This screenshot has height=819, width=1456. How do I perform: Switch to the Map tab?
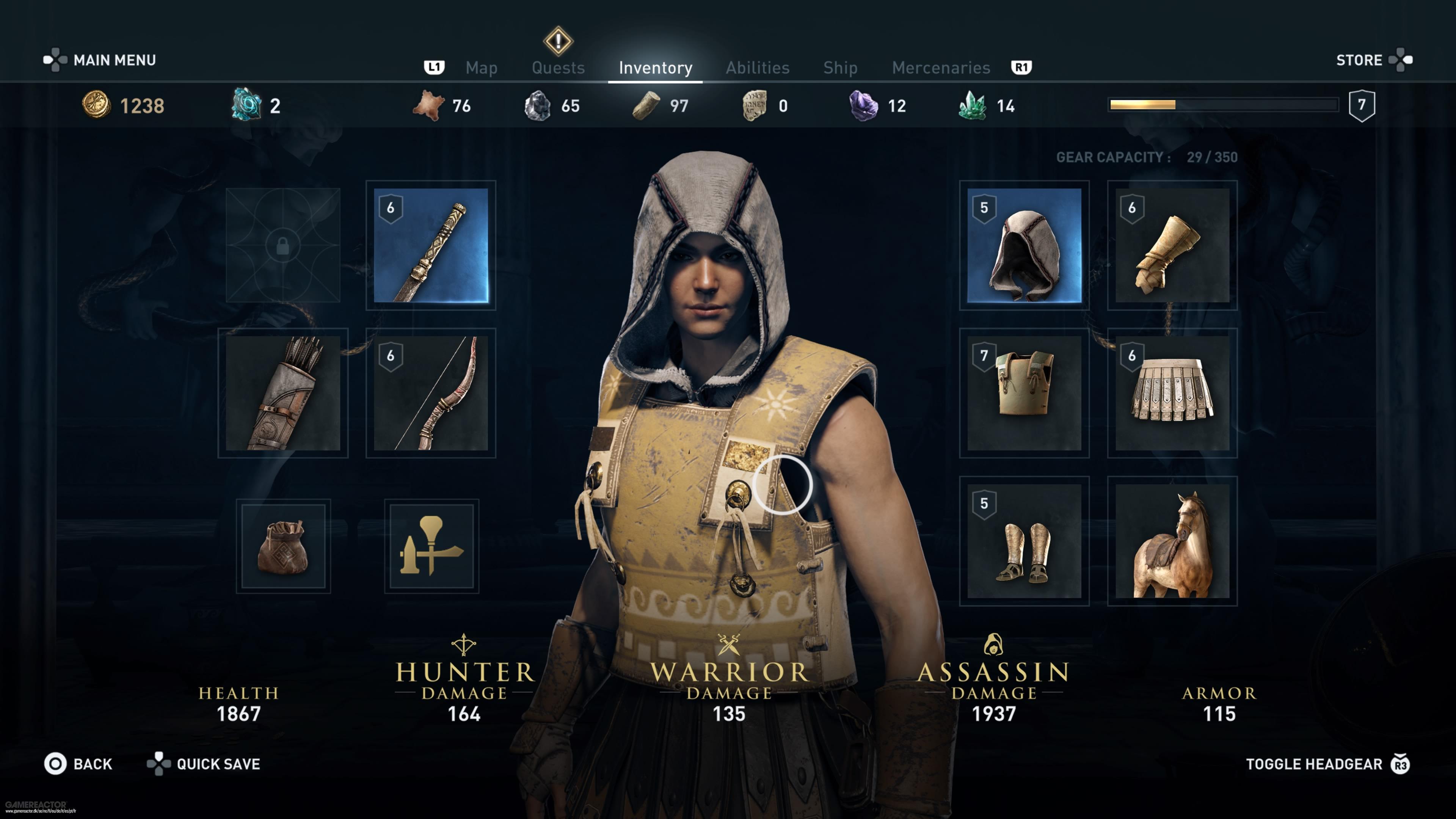click(481, 68)
